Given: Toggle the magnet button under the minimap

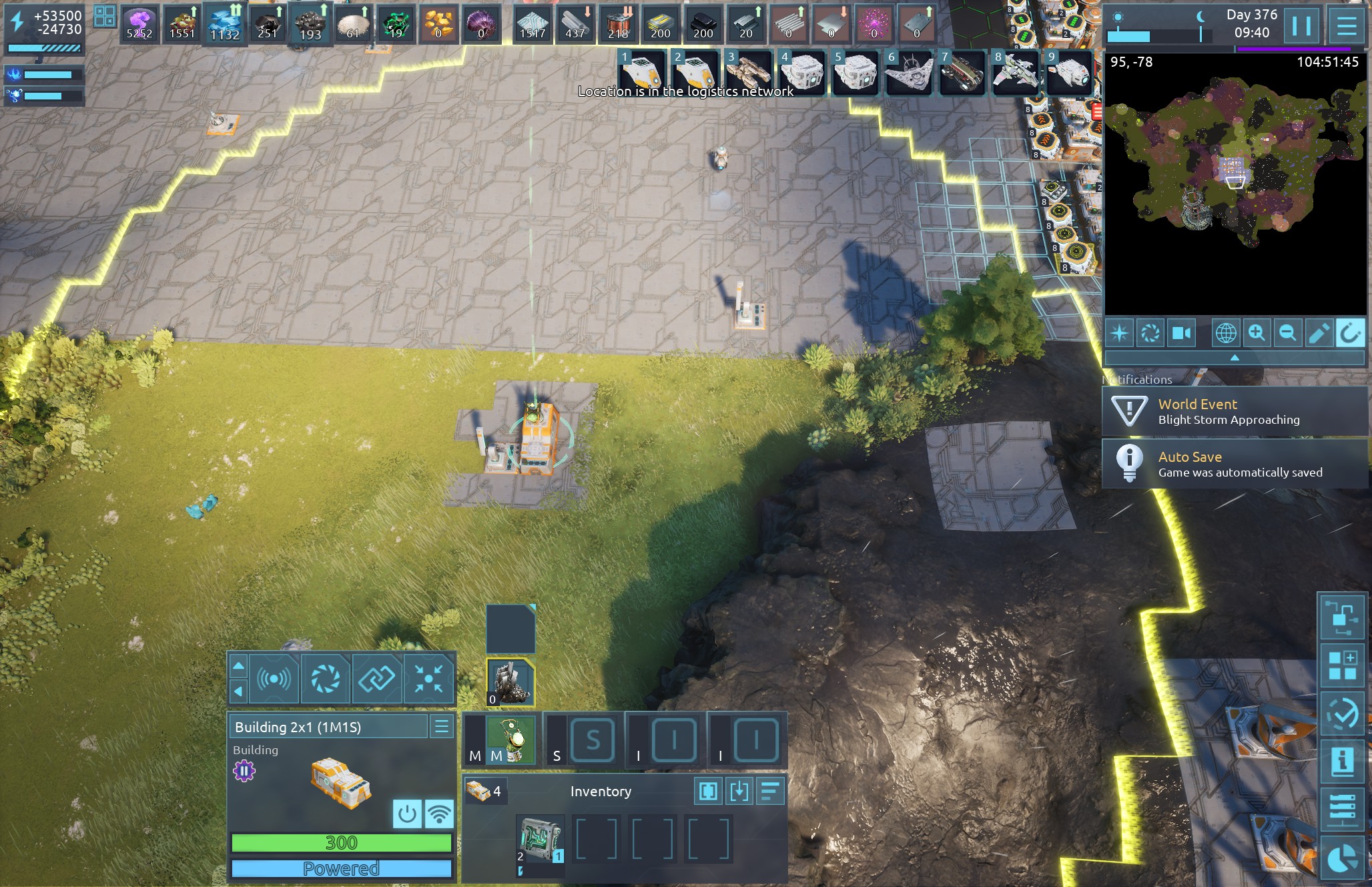Looking at the screenshot, I should [1349, 332].
